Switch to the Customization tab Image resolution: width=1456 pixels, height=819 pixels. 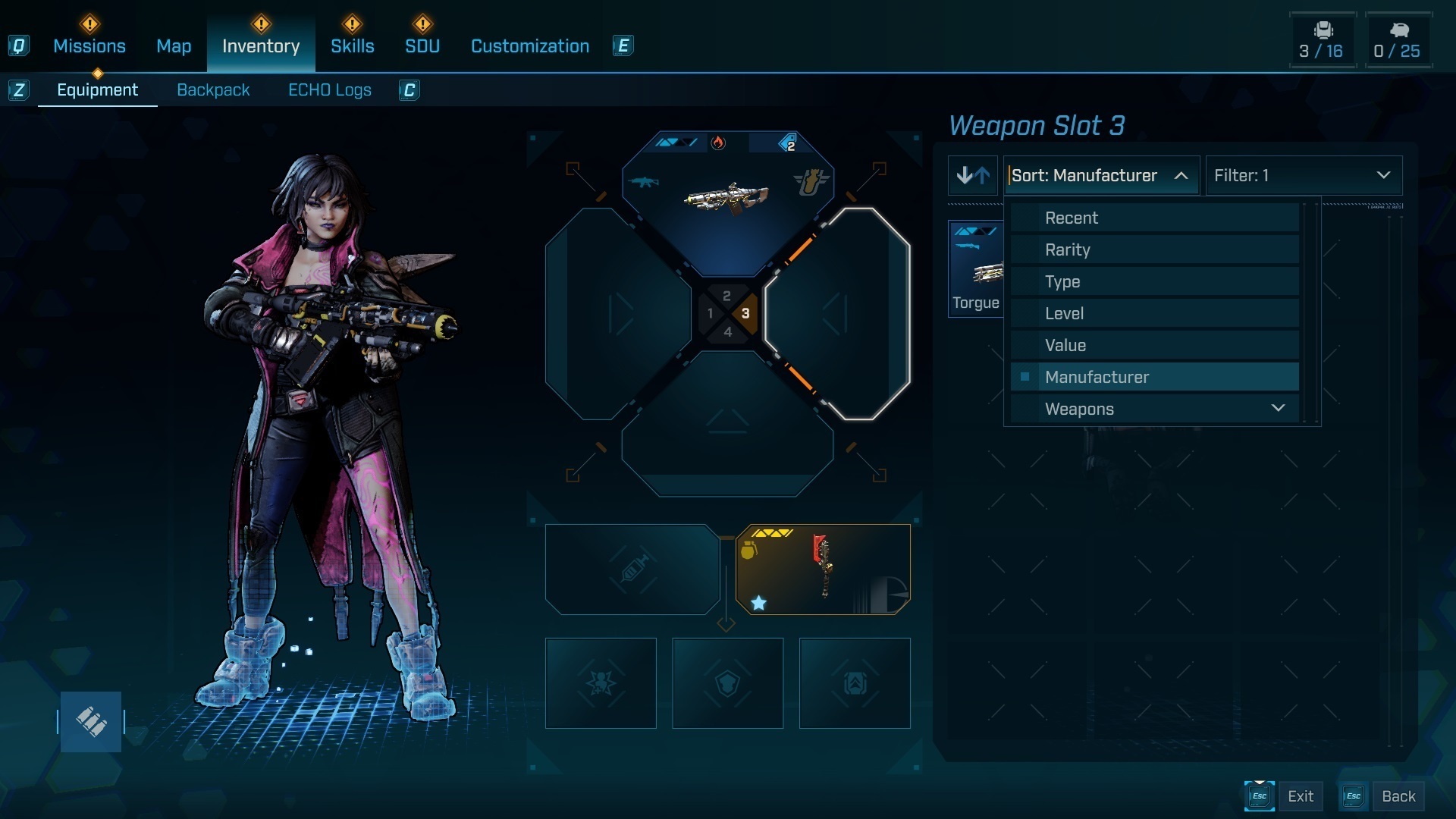(530, 46)
